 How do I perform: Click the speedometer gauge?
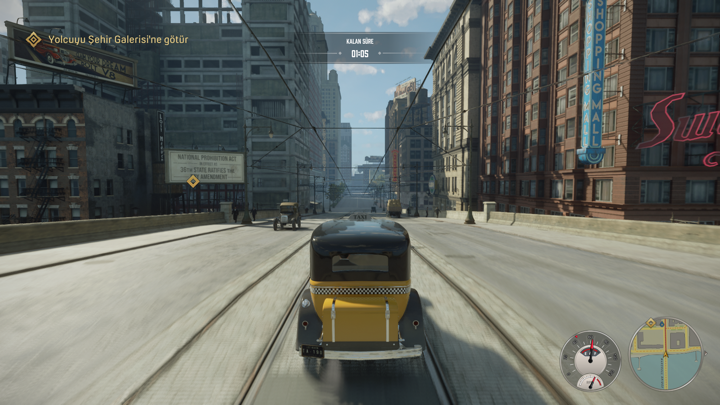[x=590, y=359]
